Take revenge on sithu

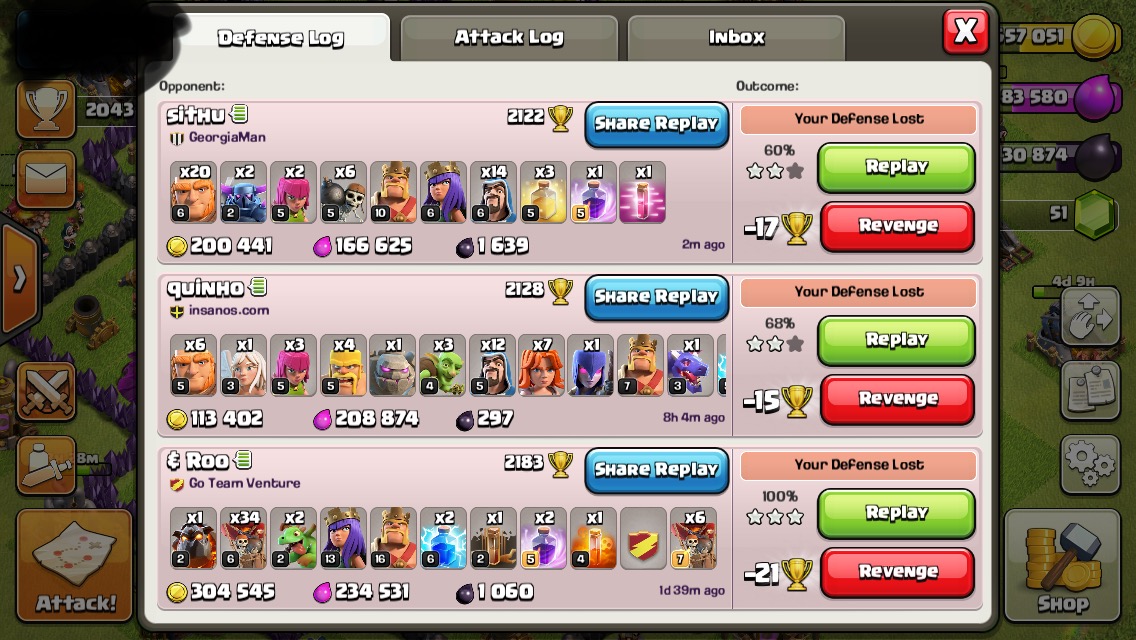[x=897, y=226]
